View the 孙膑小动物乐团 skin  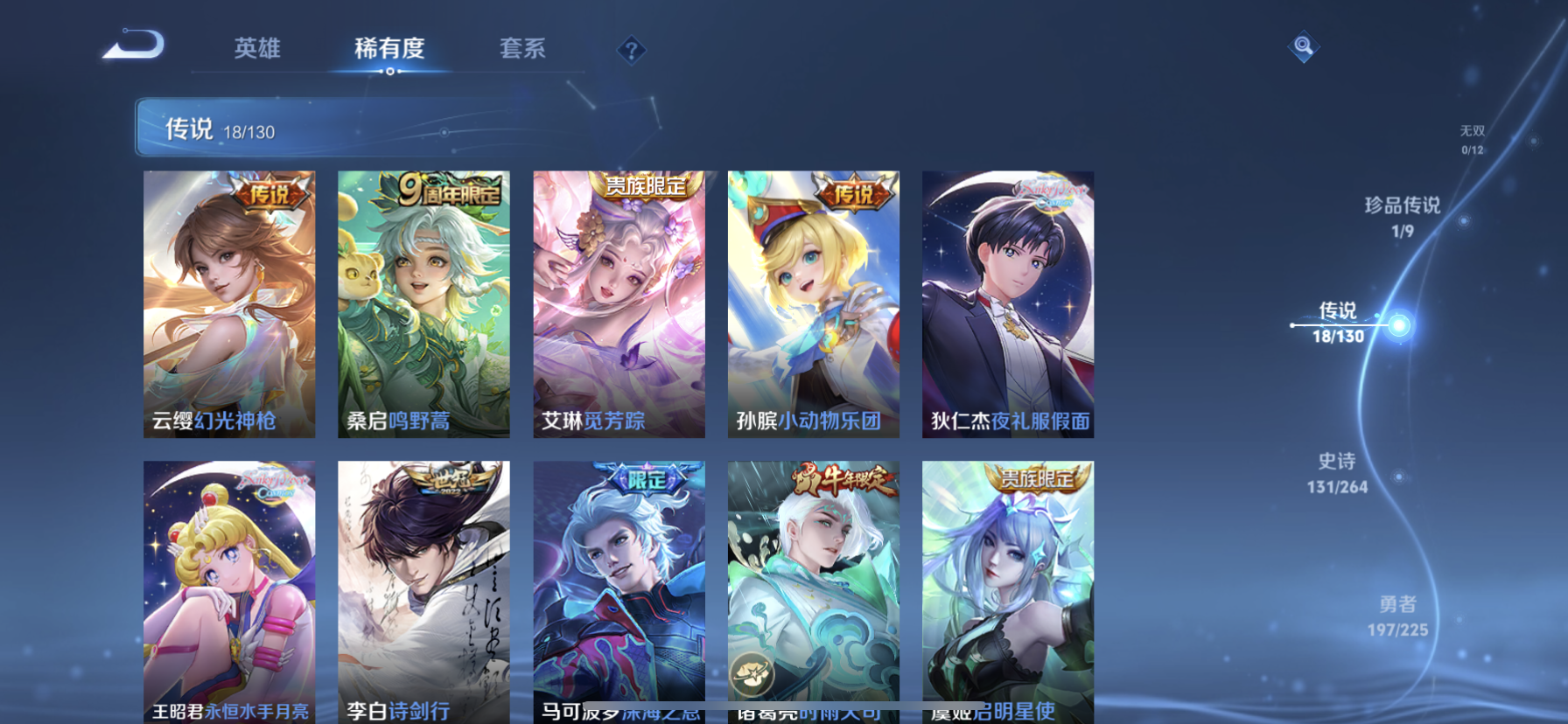pyautogui.click(x=813, y=302)
